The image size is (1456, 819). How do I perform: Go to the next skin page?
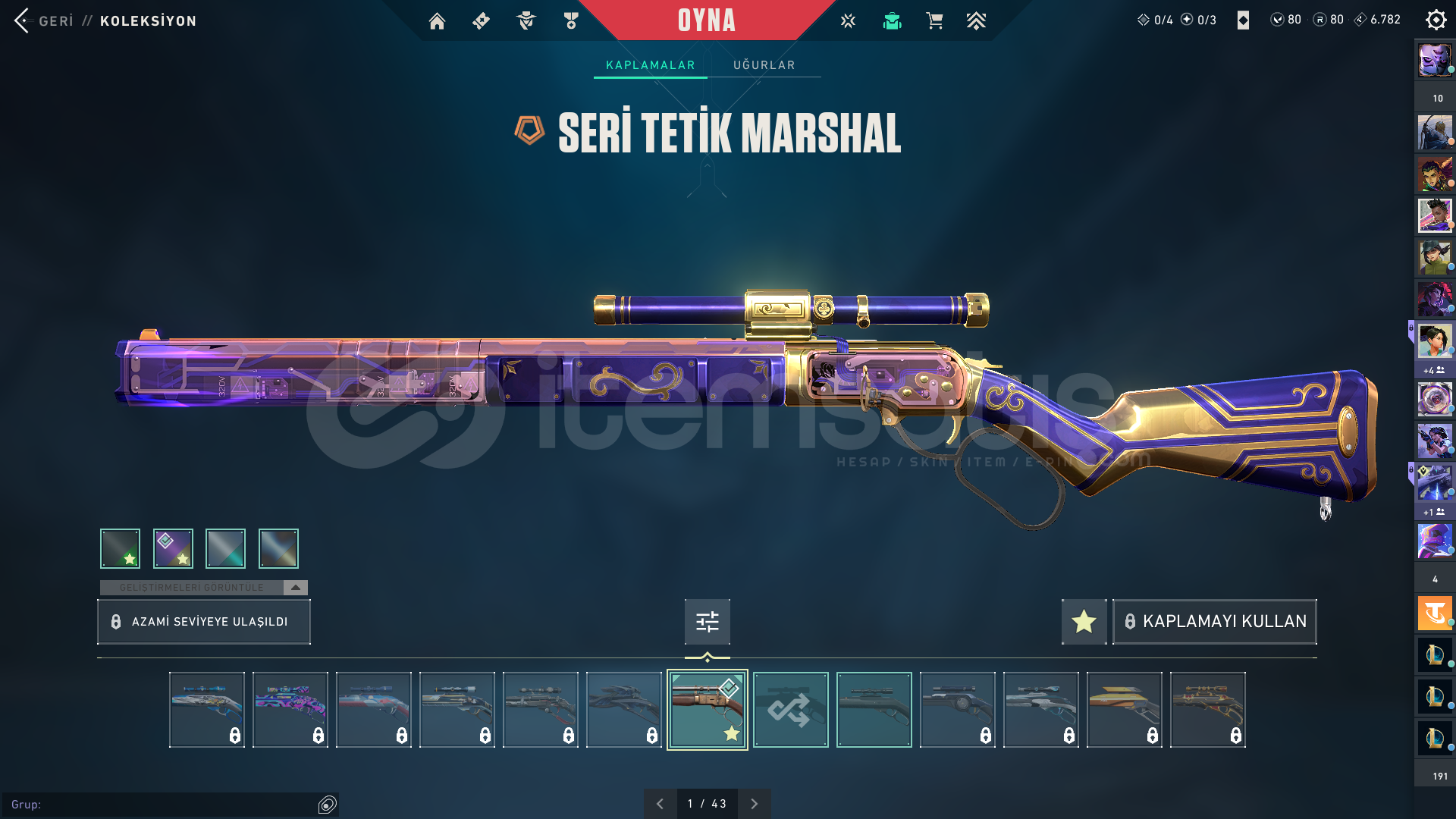point(754,804)
